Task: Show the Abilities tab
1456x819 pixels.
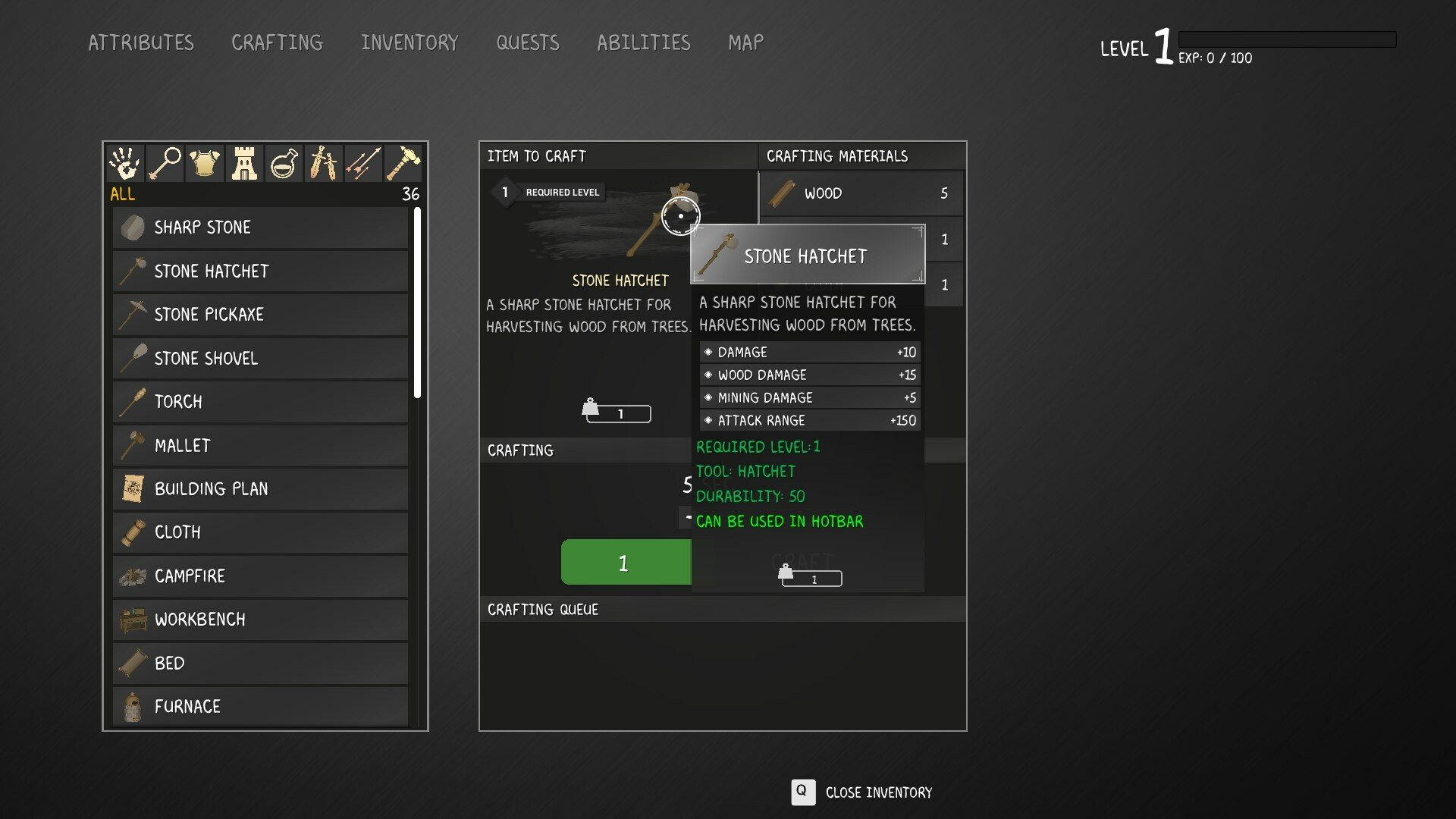Action: click(x=643, y=42)
